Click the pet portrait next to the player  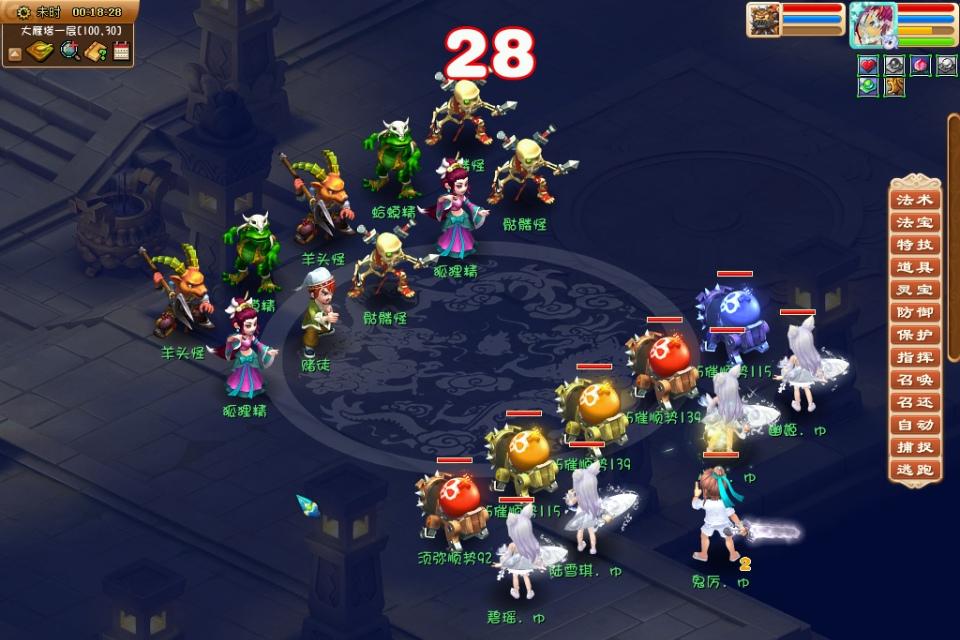(x=764, y=20)
